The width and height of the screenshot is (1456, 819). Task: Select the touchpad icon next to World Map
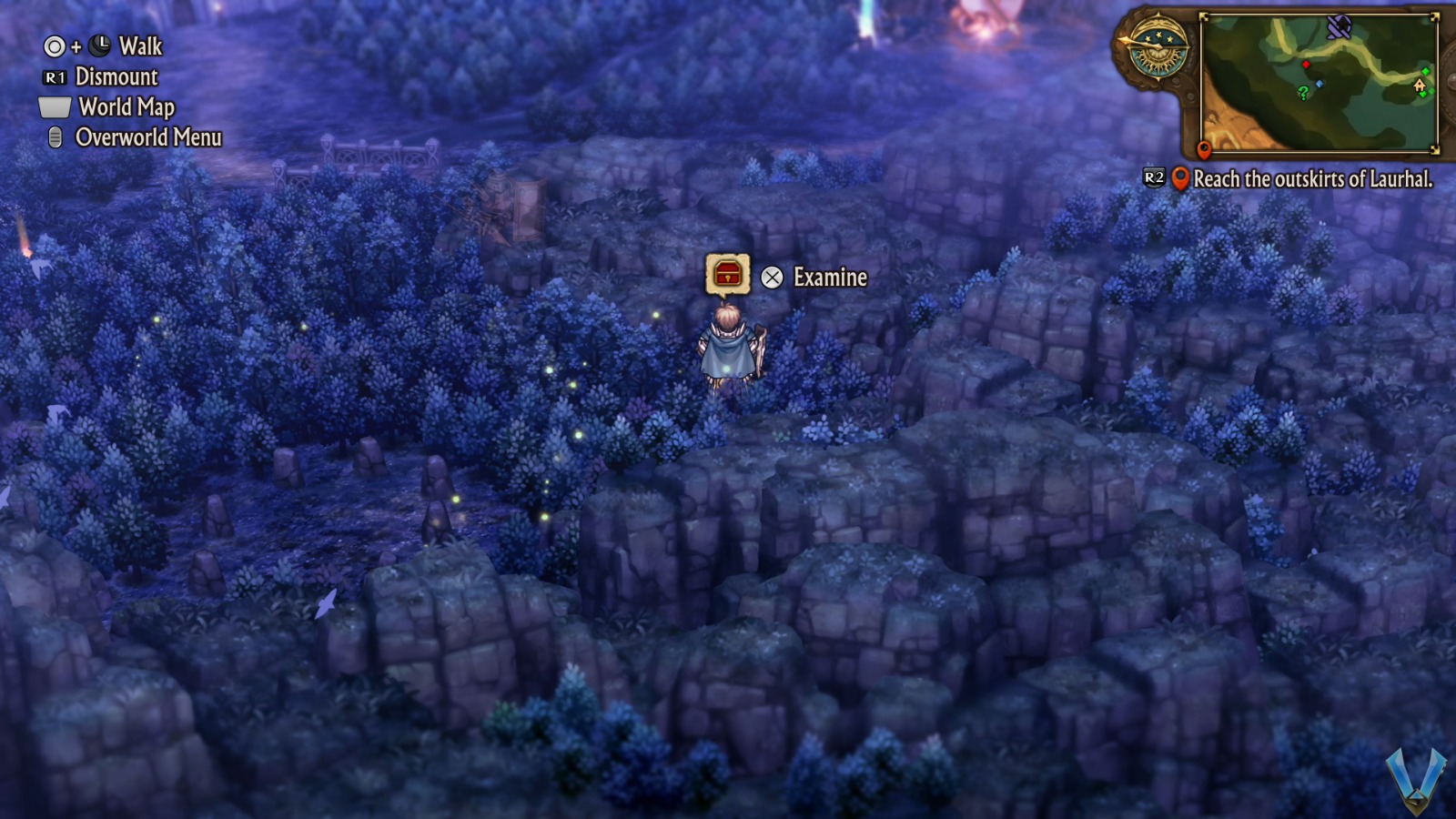click(x=54, y=107)
